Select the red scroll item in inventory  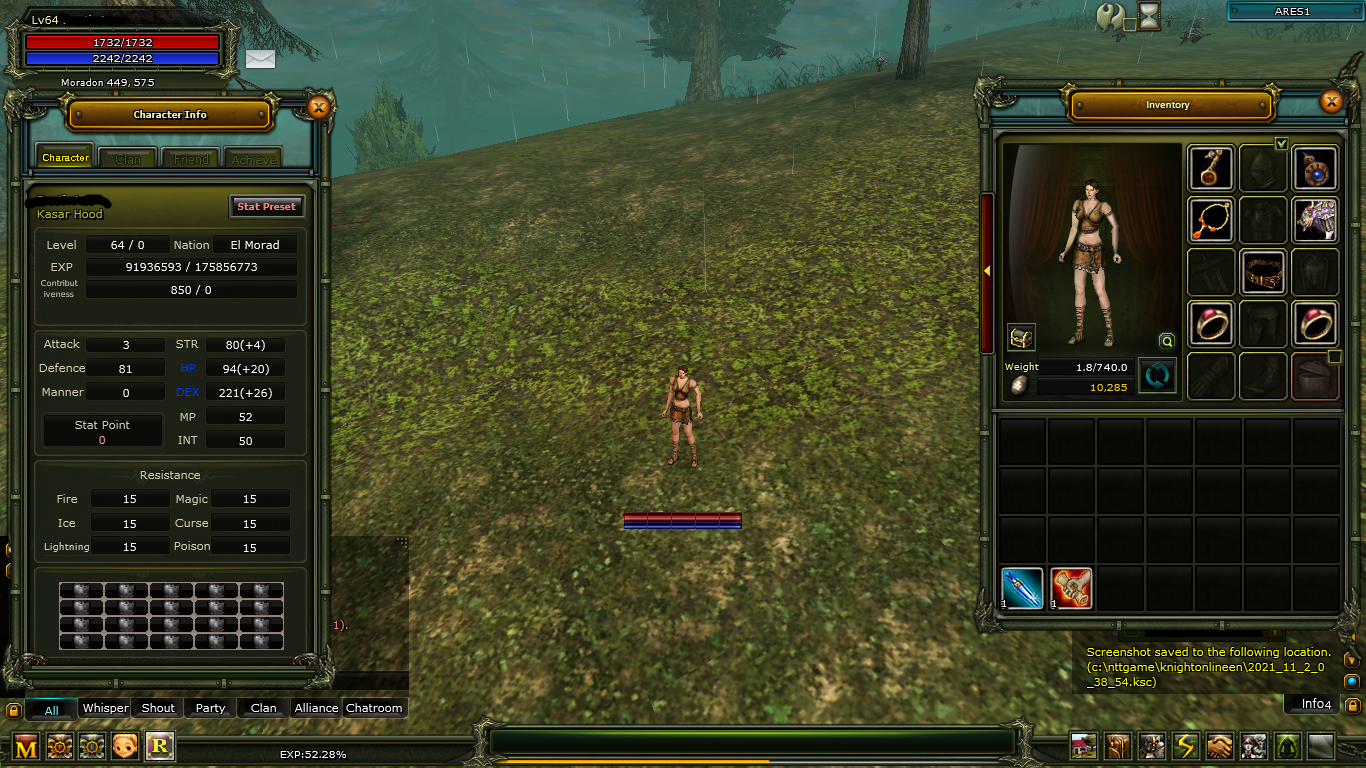pyautogui.click(x=1071, y=588)
